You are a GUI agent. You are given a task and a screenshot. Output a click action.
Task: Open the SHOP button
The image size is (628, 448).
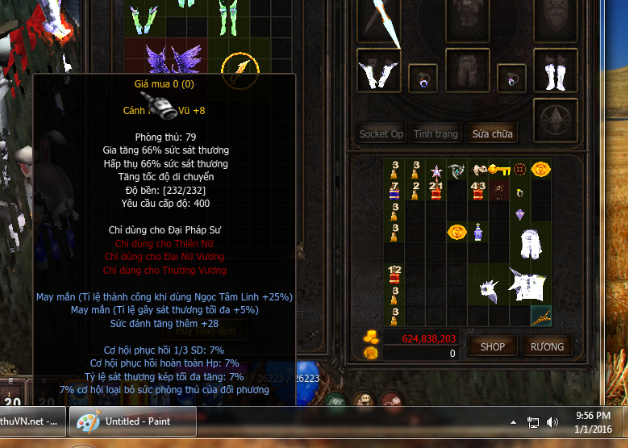[x=492, y=346]
